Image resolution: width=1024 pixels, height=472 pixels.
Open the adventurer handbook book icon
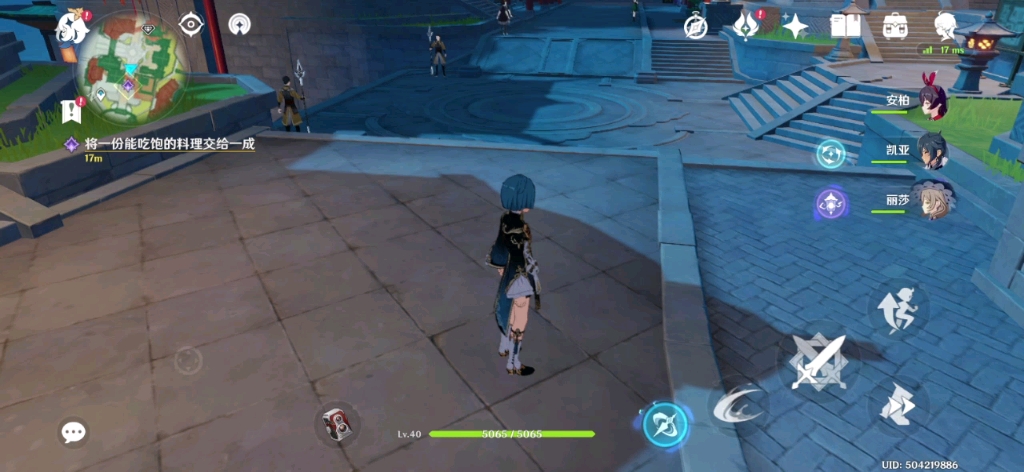coord(845,26)
